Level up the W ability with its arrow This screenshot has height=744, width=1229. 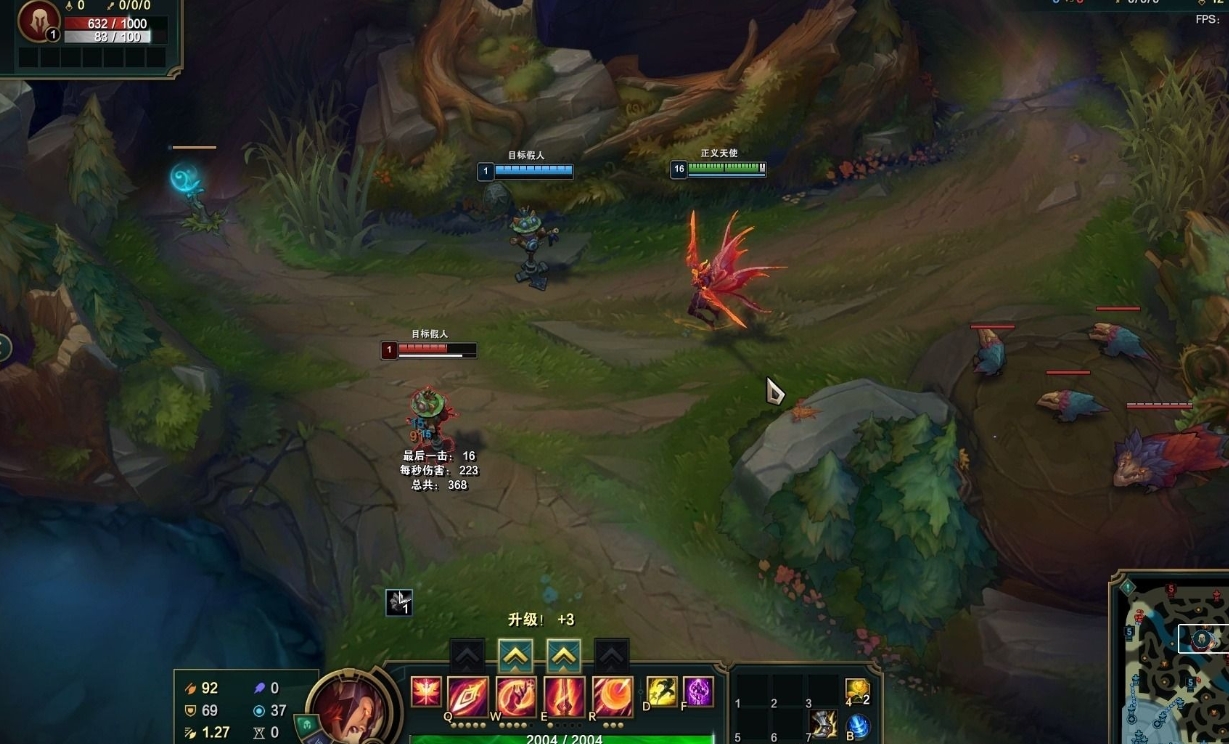pyautogui.click(x=516, y=656)
